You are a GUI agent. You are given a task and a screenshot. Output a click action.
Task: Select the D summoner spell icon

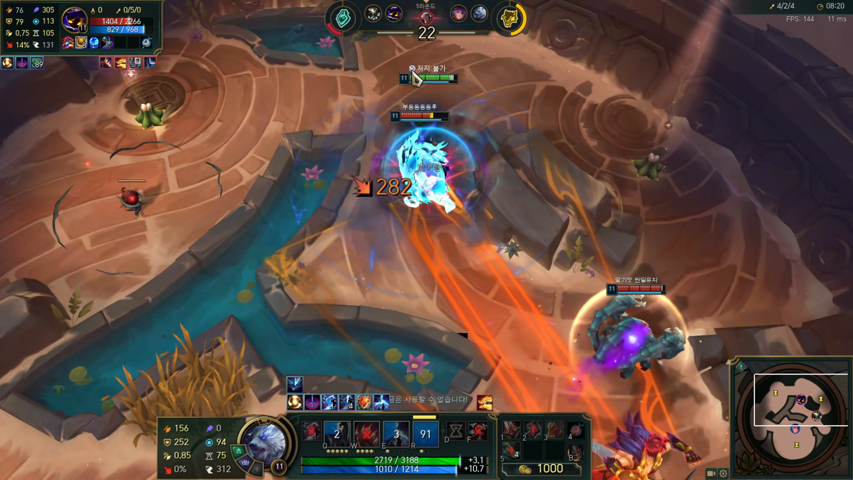456,432
